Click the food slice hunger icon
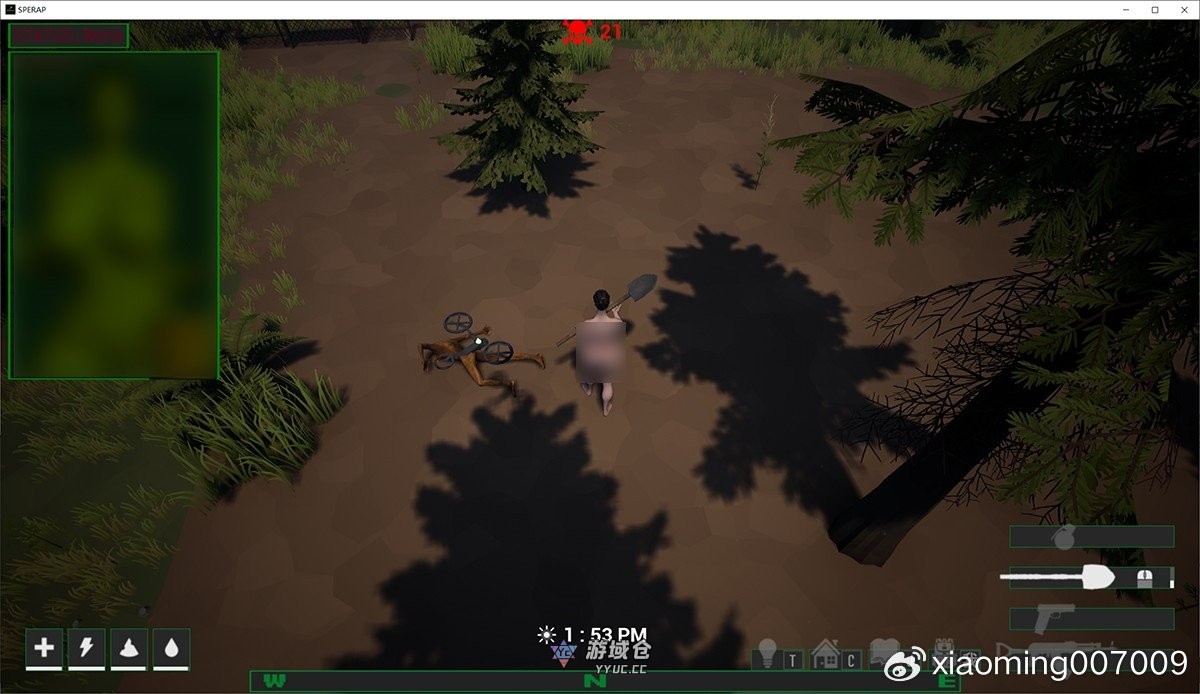The height and width of the screenshot is (694, 1200). tap(129, 648)
